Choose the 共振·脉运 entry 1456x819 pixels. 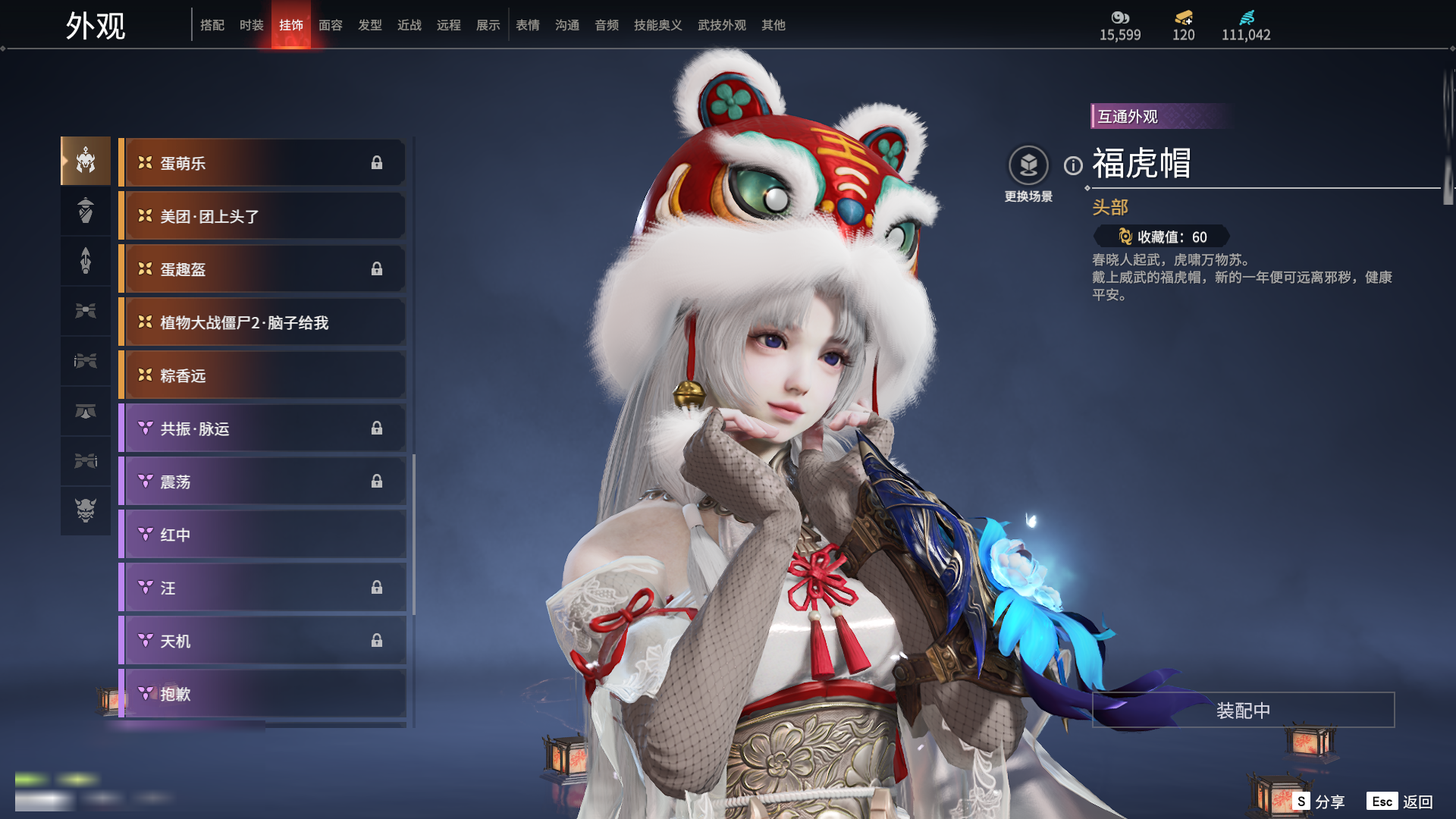(262, 428)
